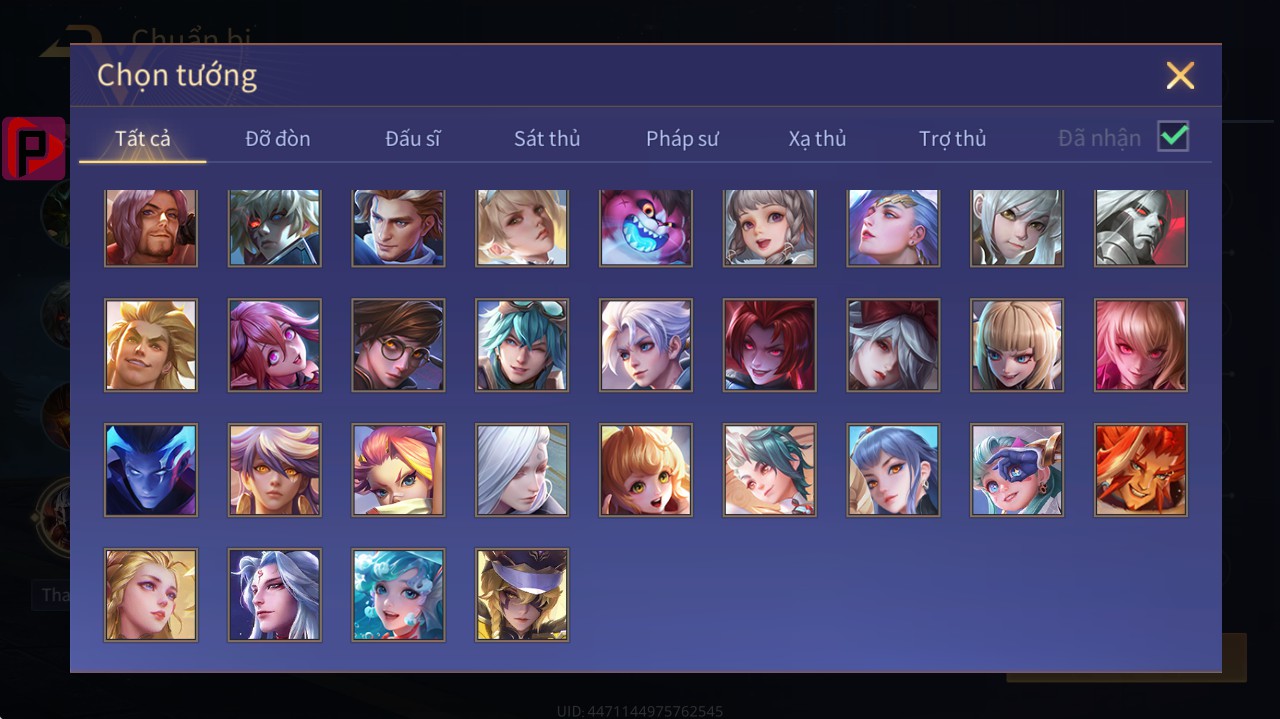Choose the red-haired demon woman hero

pos(770,345)
